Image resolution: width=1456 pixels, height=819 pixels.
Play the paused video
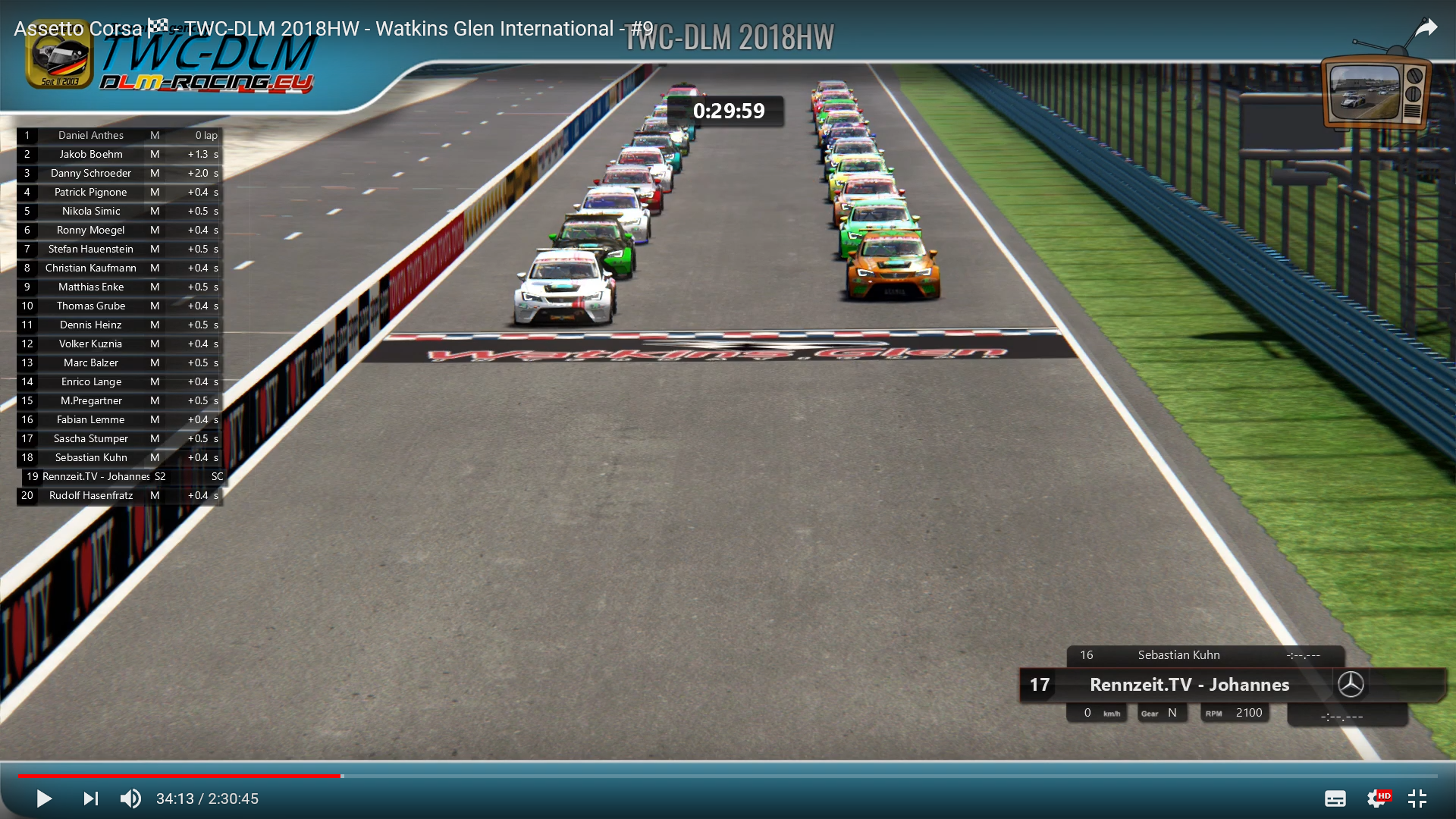[44, 799]
